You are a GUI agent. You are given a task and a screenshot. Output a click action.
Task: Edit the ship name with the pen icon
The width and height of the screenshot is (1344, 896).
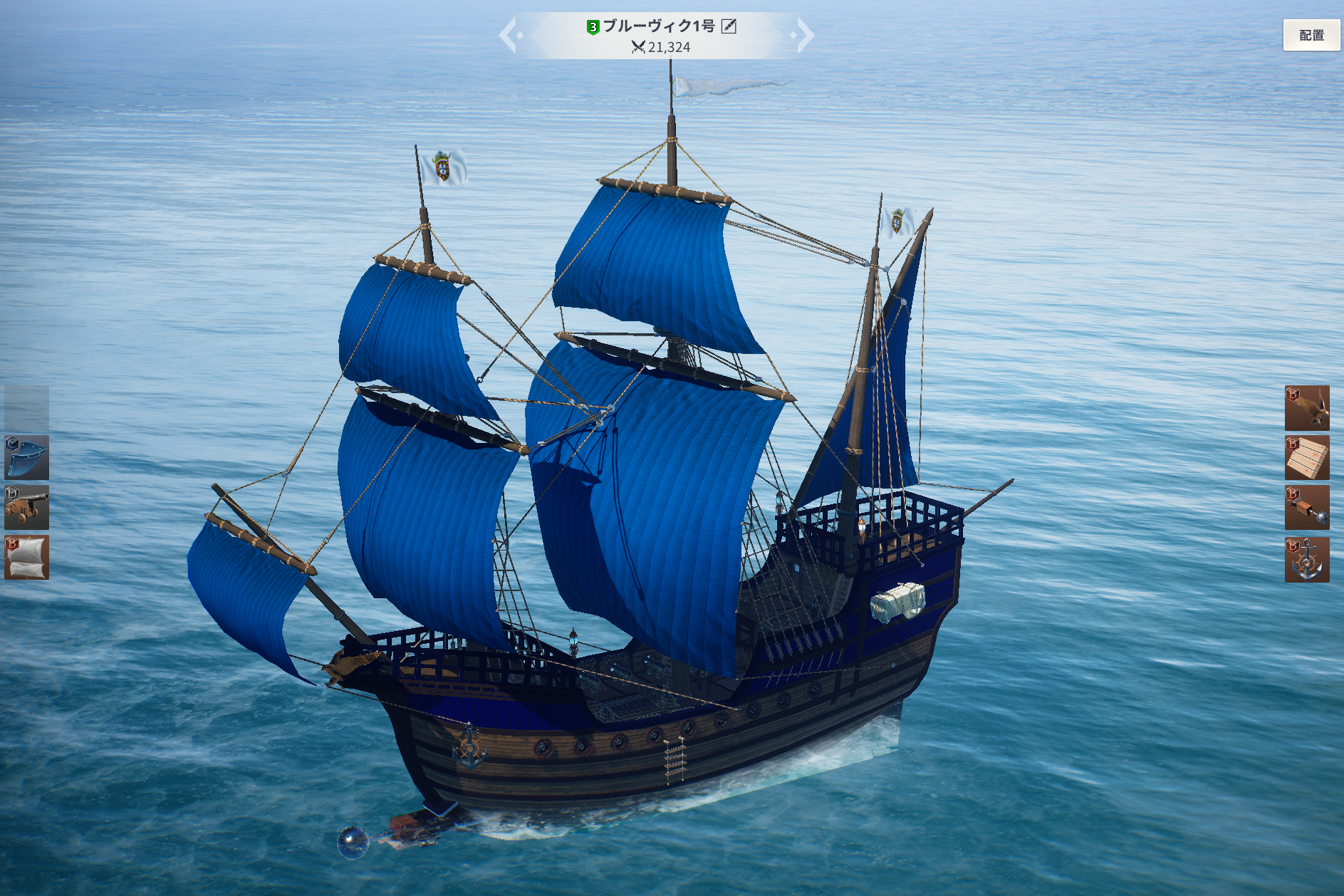[729, 26]
